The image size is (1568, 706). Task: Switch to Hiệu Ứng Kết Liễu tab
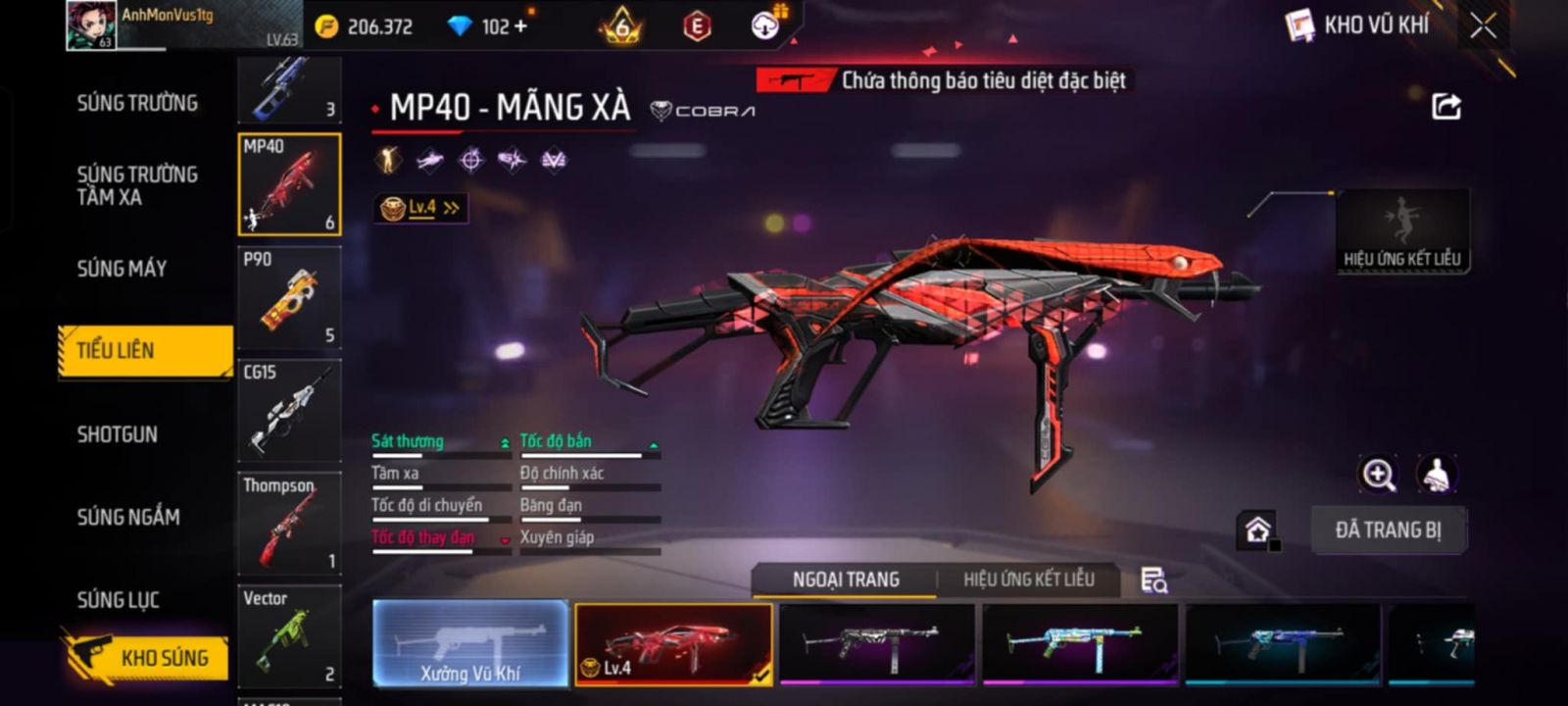click(1028, 580)
